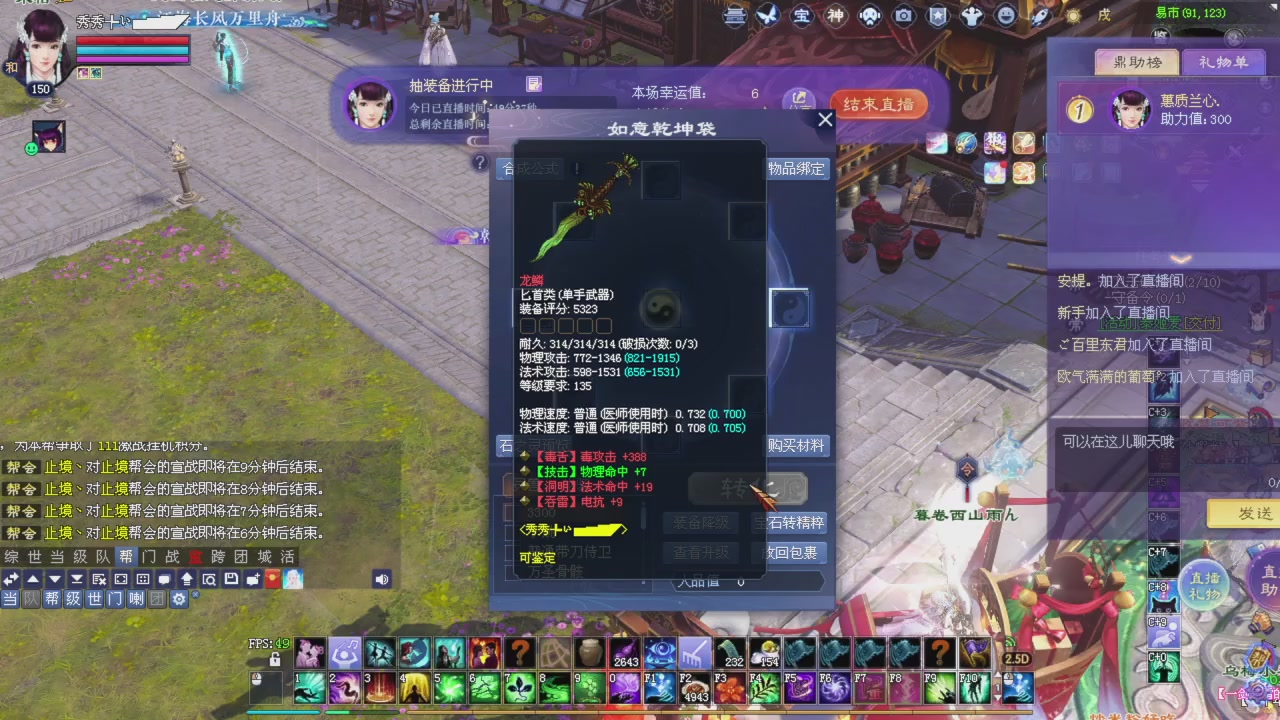Collapse filter row via small × beside gear
Screen dimensions: 1280x720
[195, 593]
